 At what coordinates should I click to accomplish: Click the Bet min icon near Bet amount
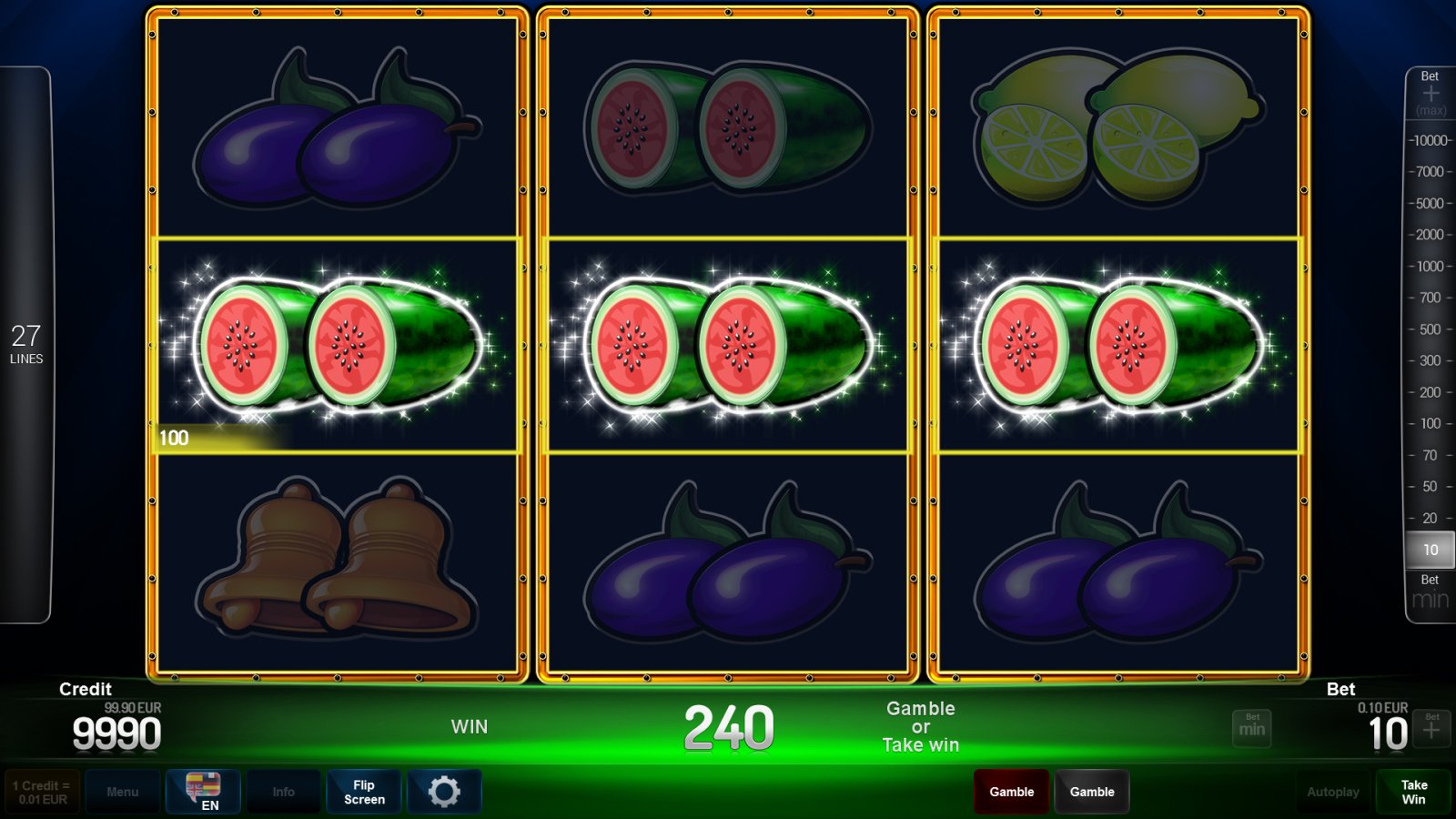(1251, 728)
